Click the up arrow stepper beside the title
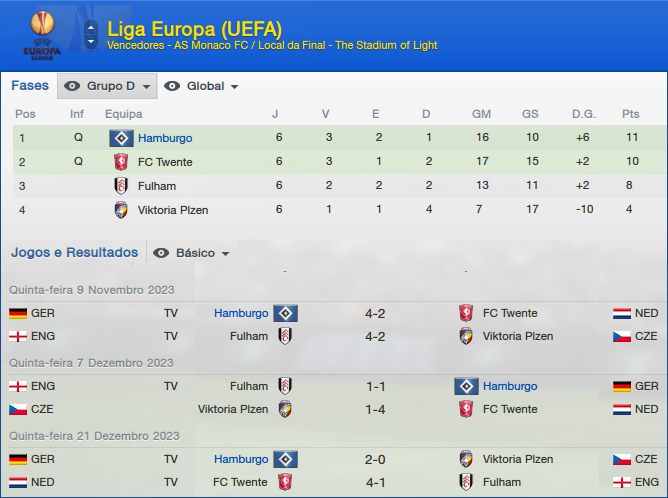 coord(91,26)
